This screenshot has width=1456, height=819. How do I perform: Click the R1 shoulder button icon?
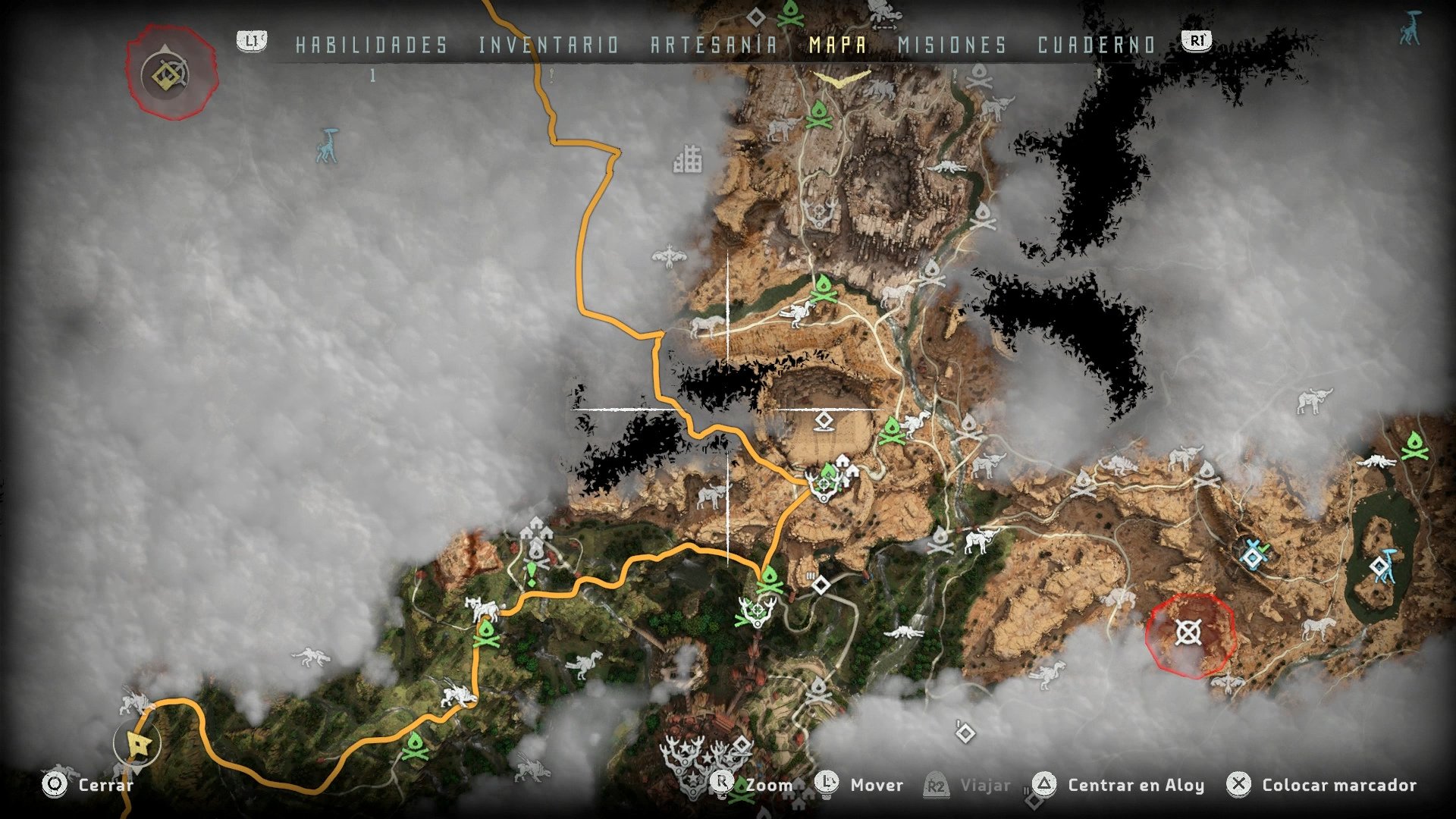point(1196,42)
